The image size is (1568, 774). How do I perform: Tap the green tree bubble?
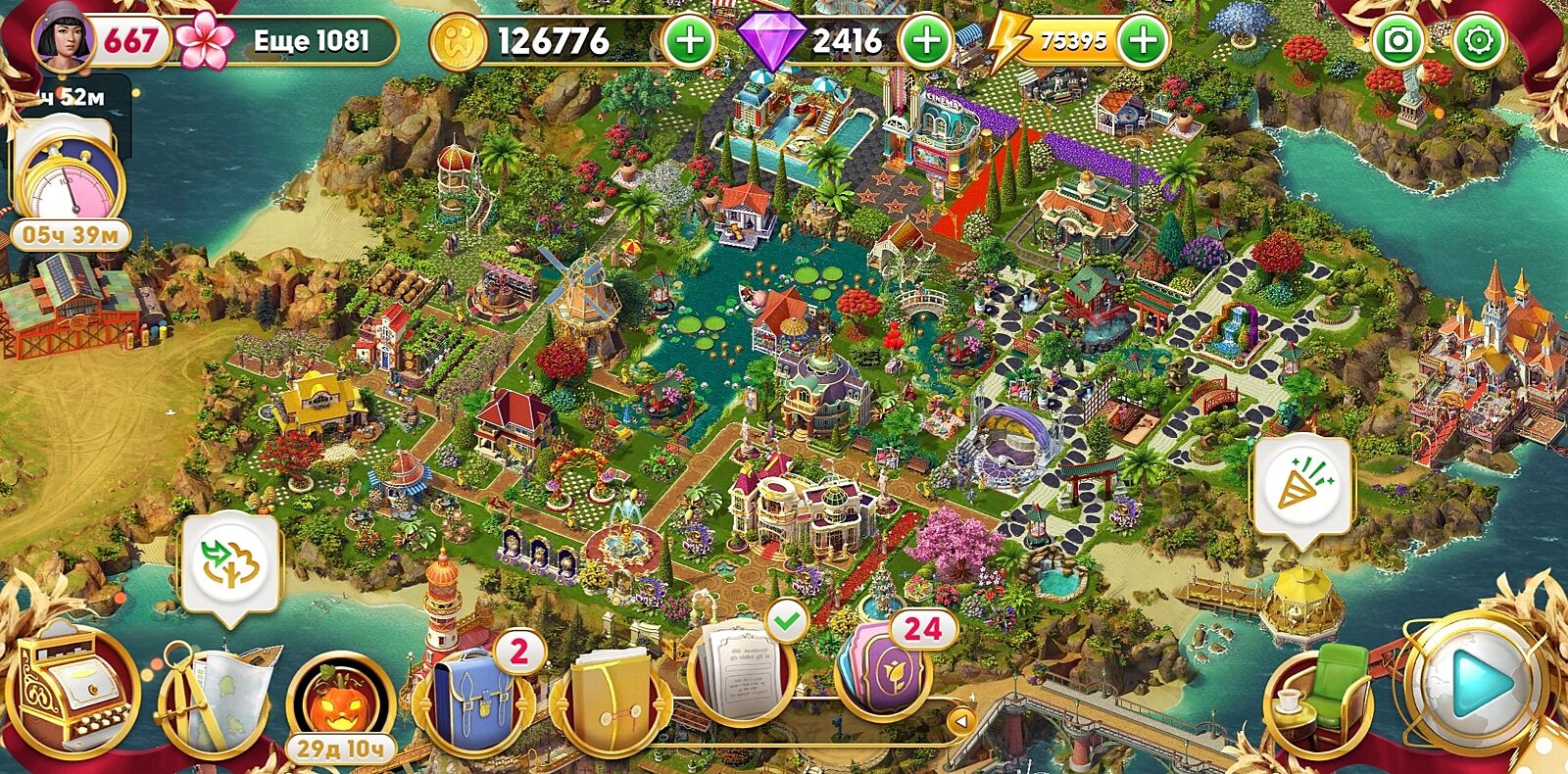[231, 565]
